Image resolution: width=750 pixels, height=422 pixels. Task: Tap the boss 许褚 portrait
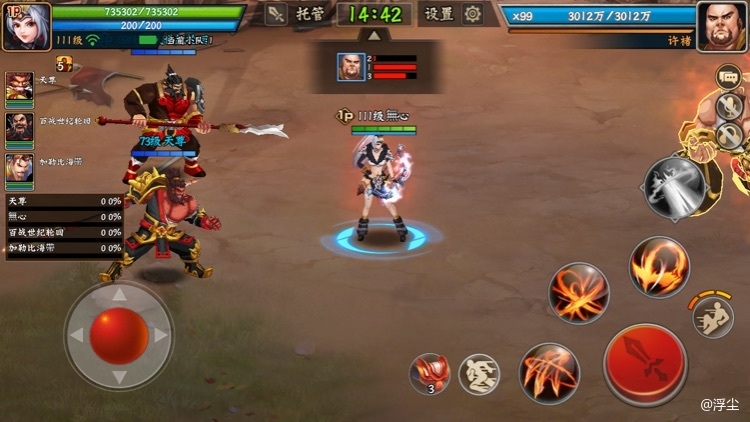tap(722, 24)
